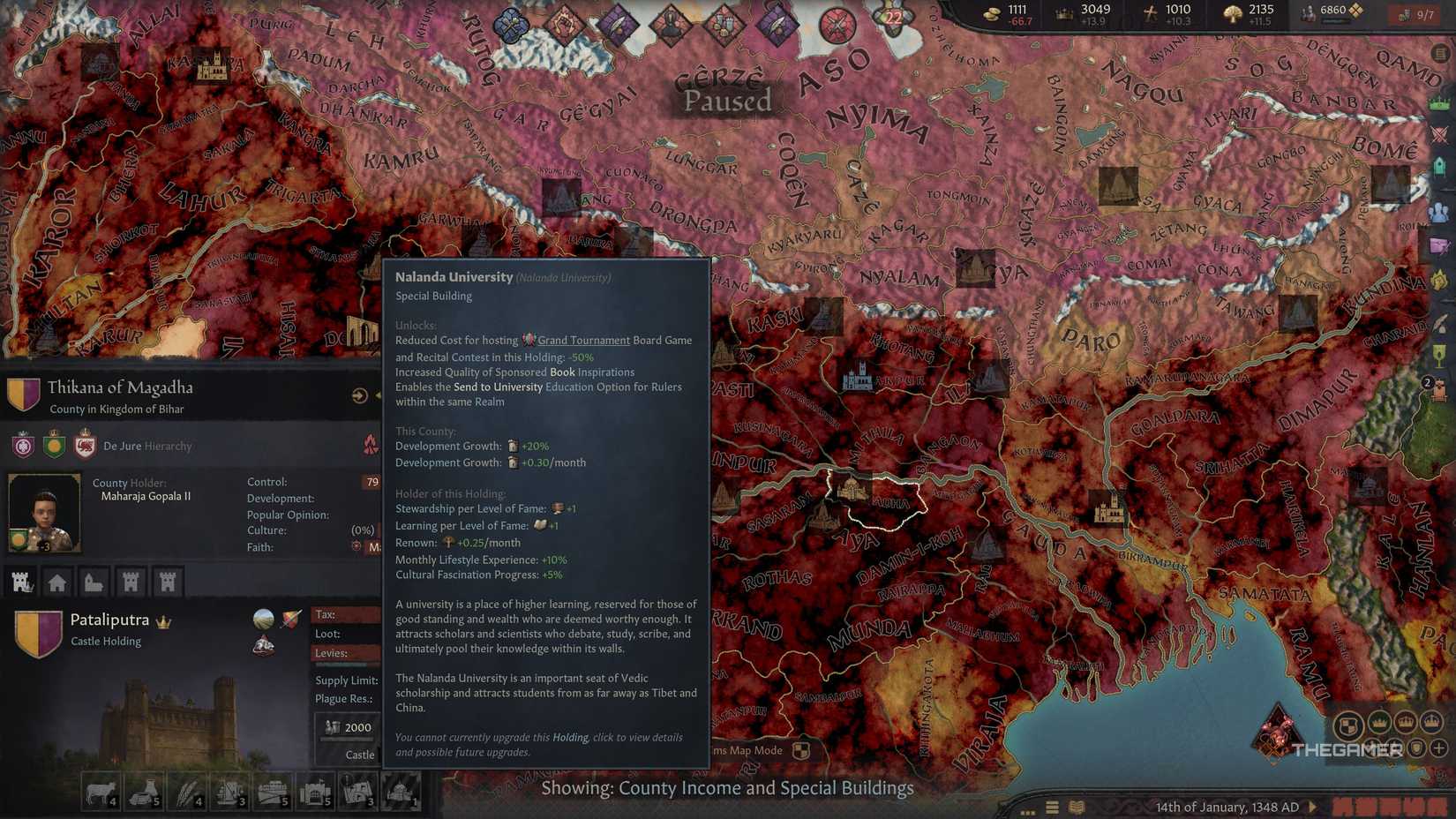1456x819 pixels.
Task: Select the temple holding tab above Pataliputra
Action: tap(94, 582)
